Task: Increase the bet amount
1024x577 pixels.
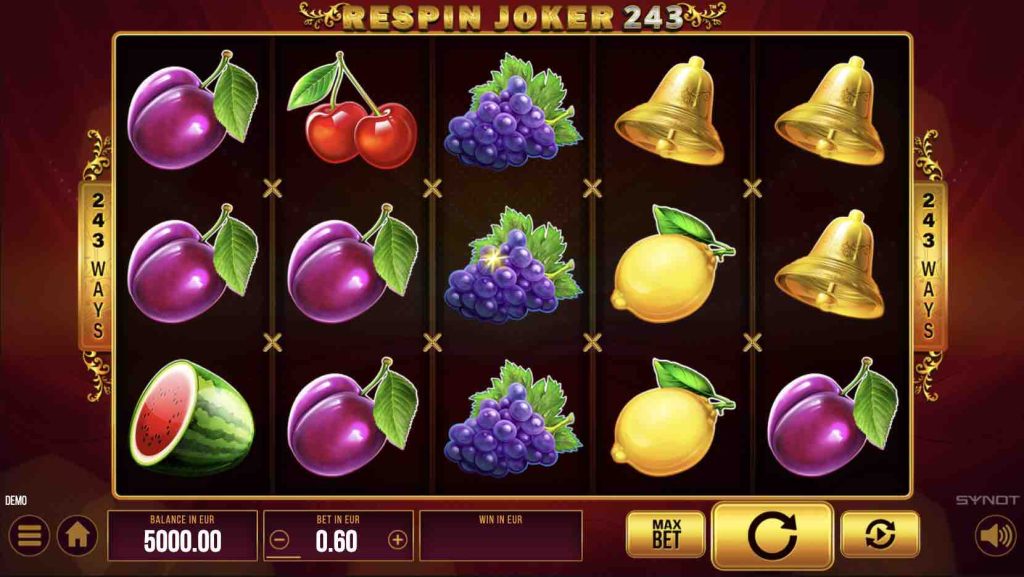Action: click(397, 540)
